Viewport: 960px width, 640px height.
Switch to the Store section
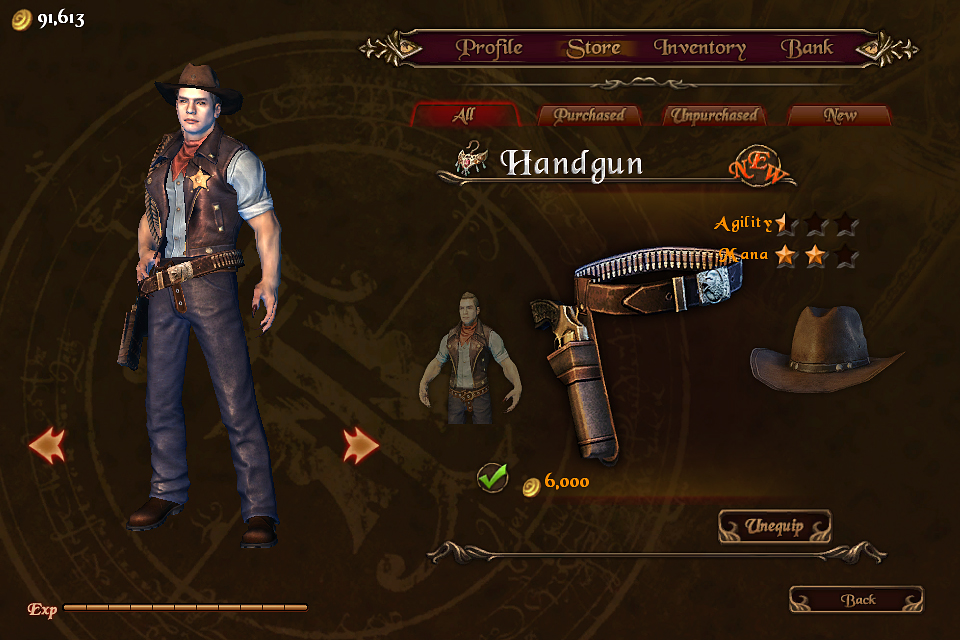(593, 48)
